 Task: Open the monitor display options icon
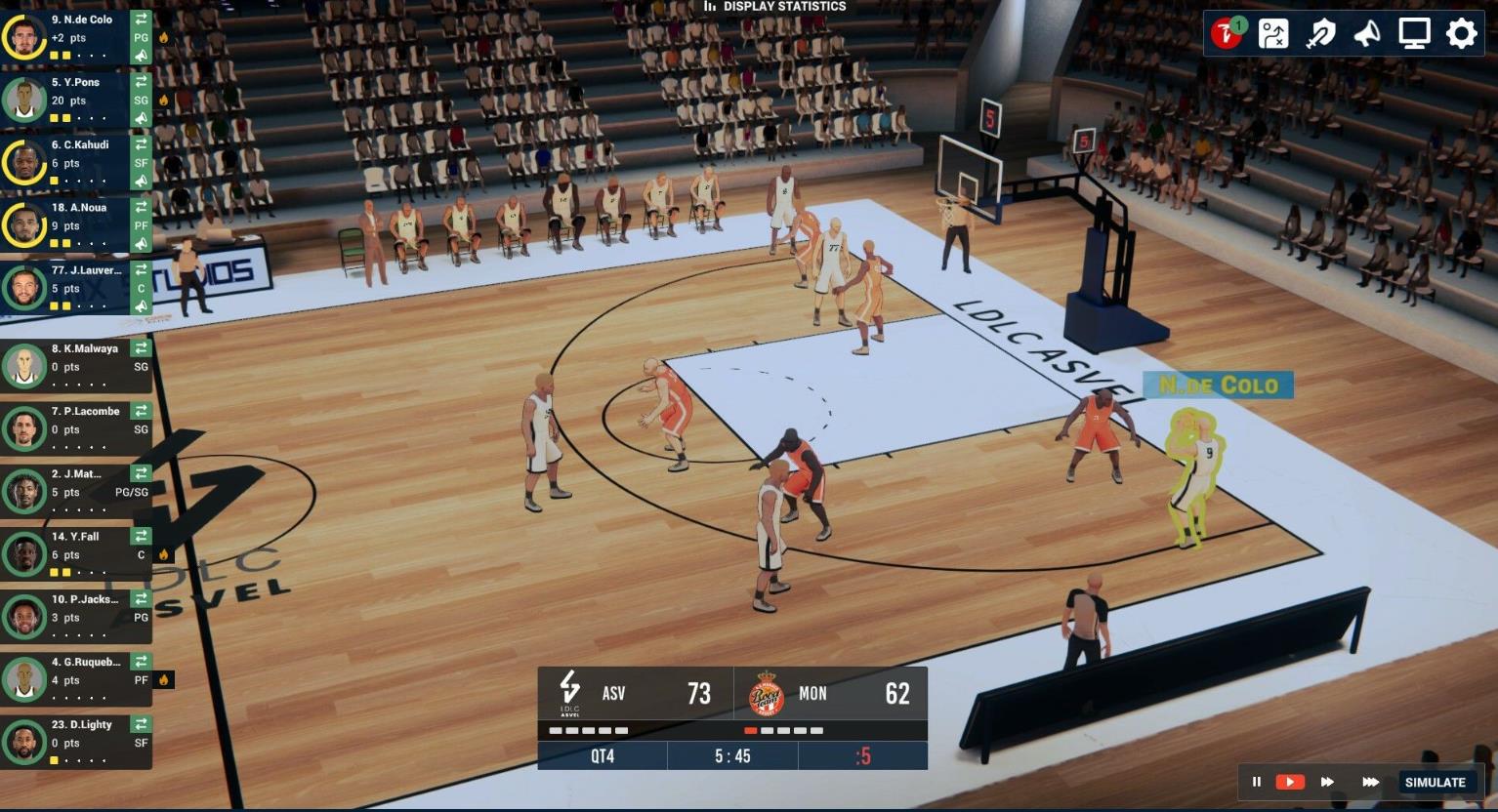(x=1413, y=32)
